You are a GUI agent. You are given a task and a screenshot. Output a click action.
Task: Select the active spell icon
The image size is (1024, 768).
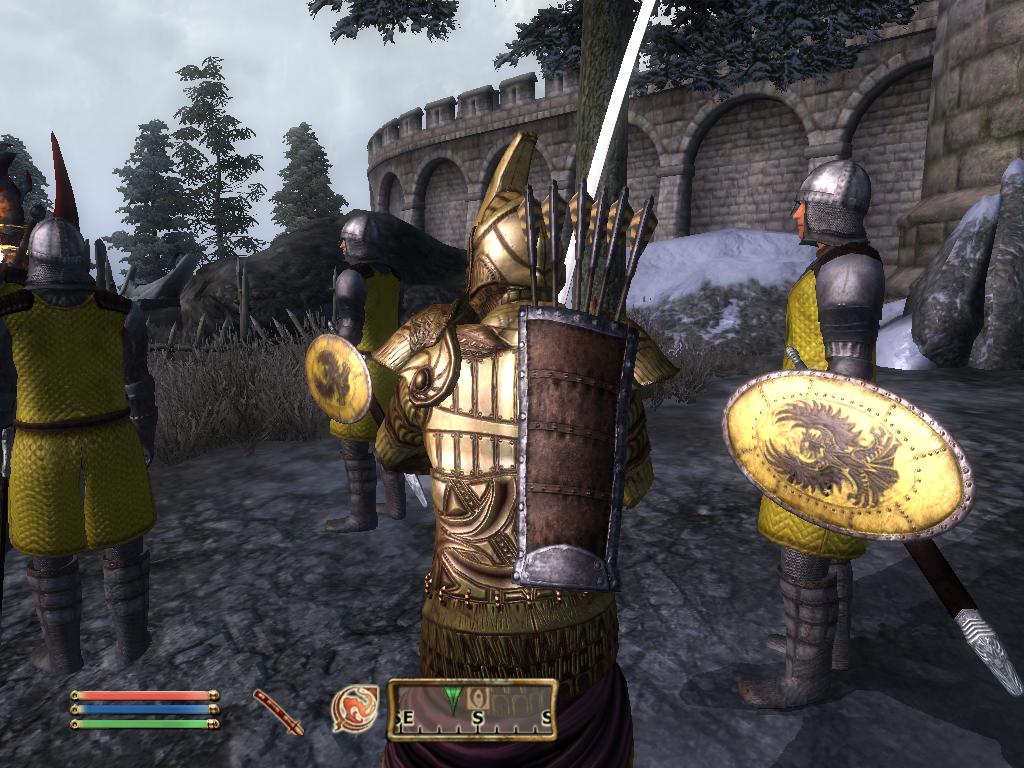354,708
